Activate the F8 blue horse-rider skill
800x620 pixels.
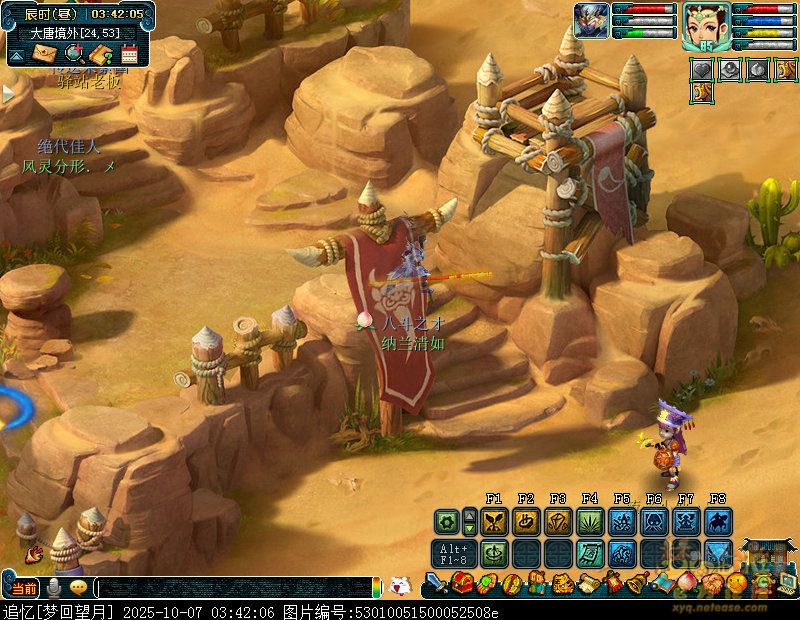[x=718, y=521]
